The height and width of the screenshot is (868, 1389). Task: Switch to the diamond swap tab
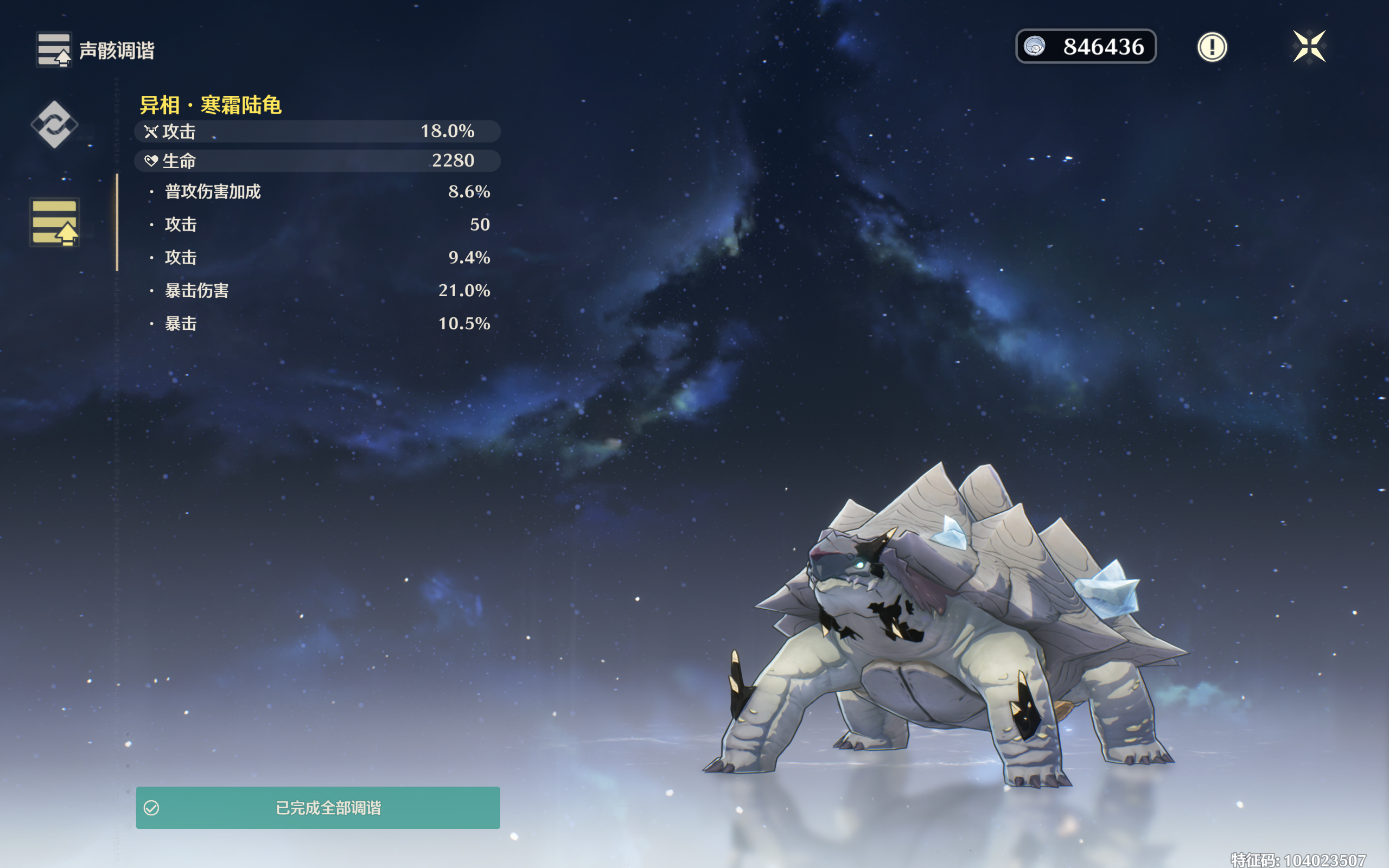coord(54,124)
